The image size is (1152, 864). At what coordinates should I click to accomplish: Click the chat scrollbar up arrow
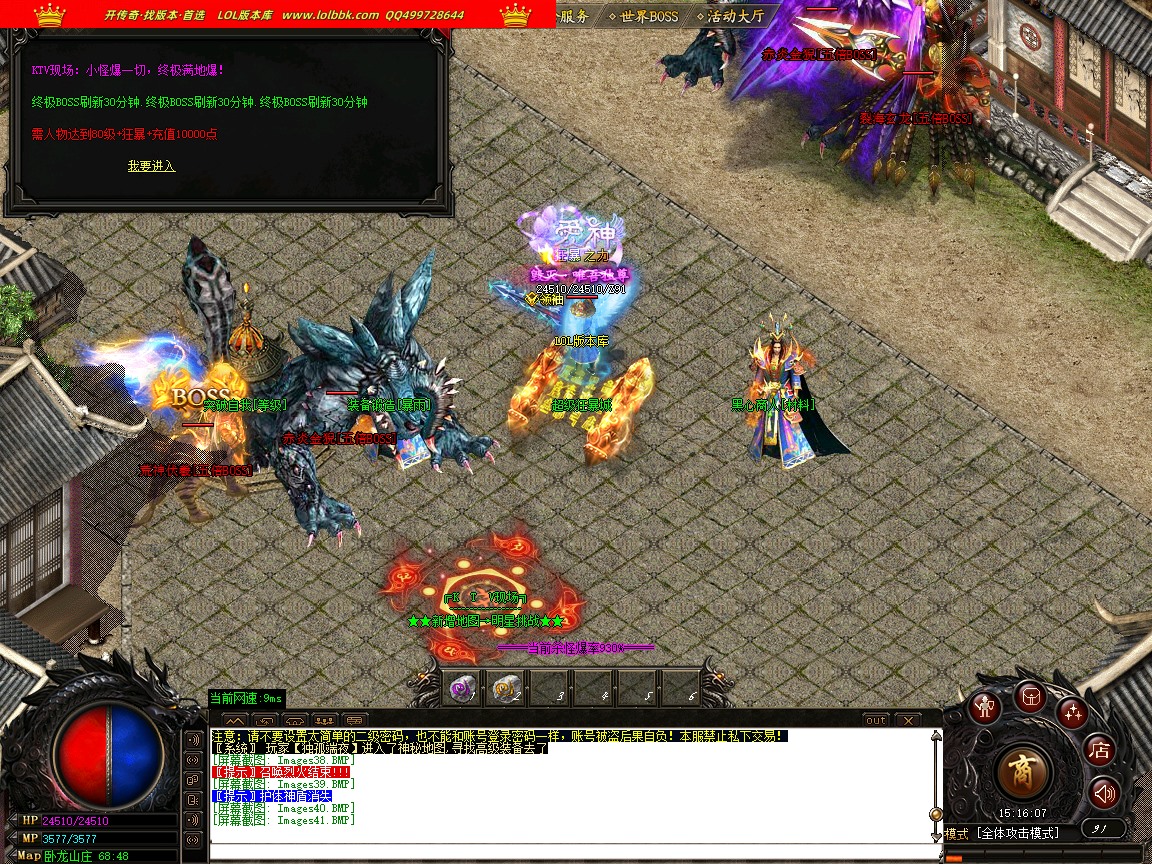coord(936,736)
